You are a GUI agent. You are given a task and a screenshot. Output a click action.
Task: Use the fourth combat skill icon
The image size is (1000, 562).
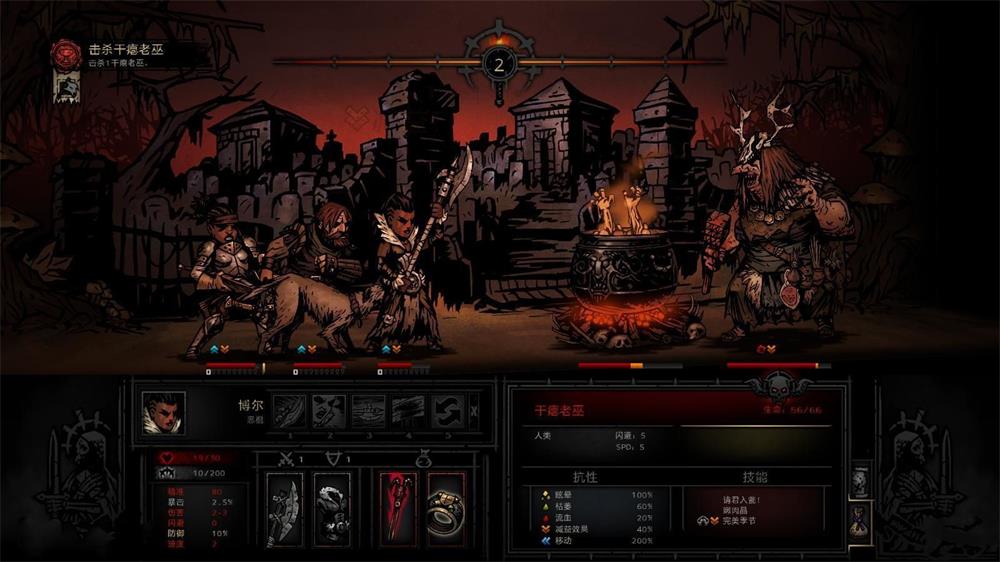tap(407, 410)
